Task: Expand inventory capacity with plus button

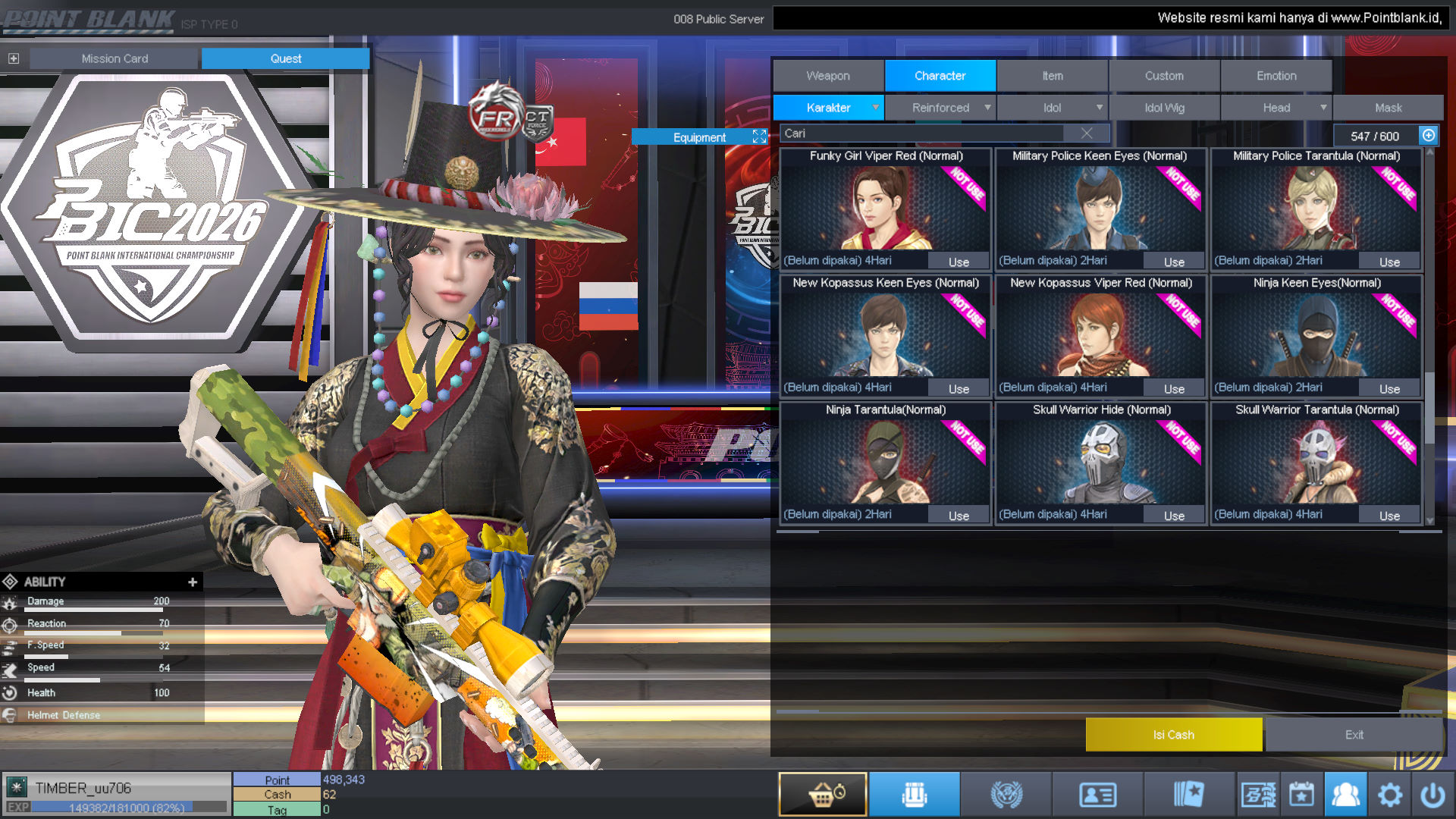Action: pyautogui.click(x=1429, y=135)
